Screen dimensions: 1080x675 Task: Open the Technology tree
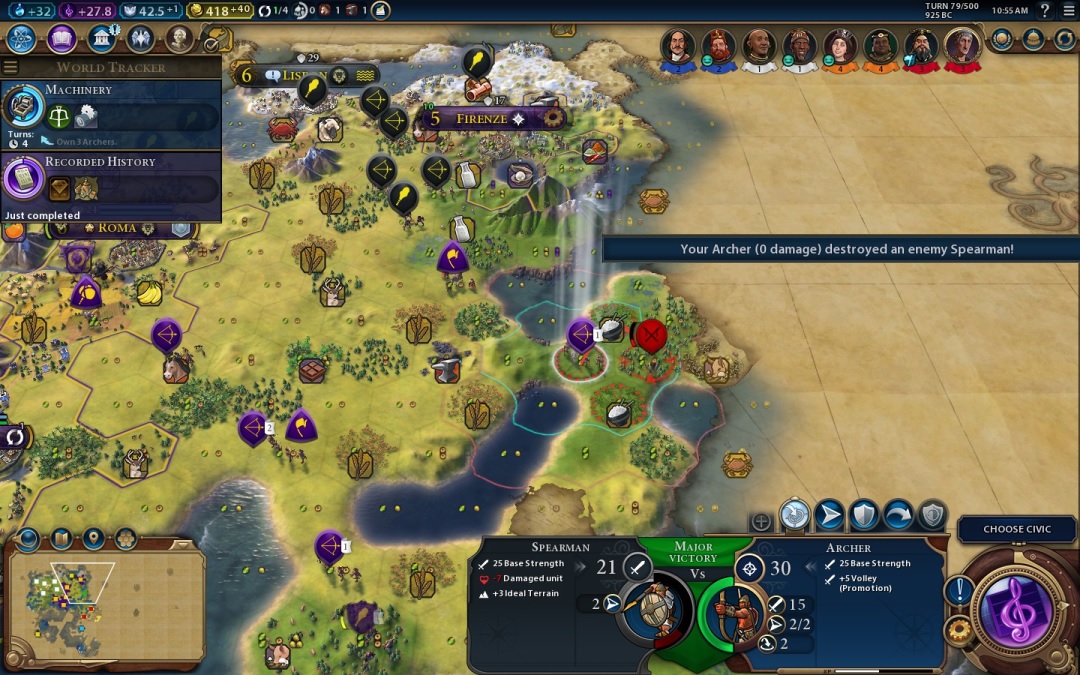[x=22, y=39]
